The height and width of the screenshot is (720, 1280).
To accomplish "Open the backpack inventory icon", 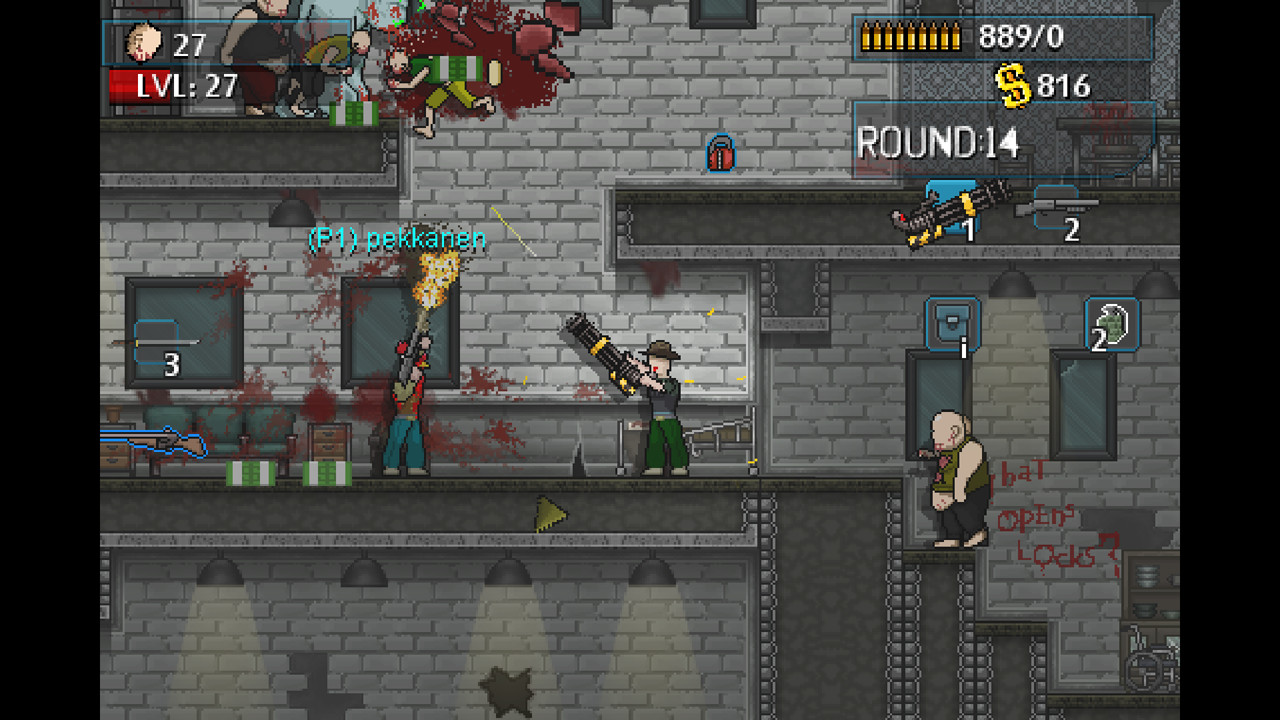I will [x=952, y=325].
